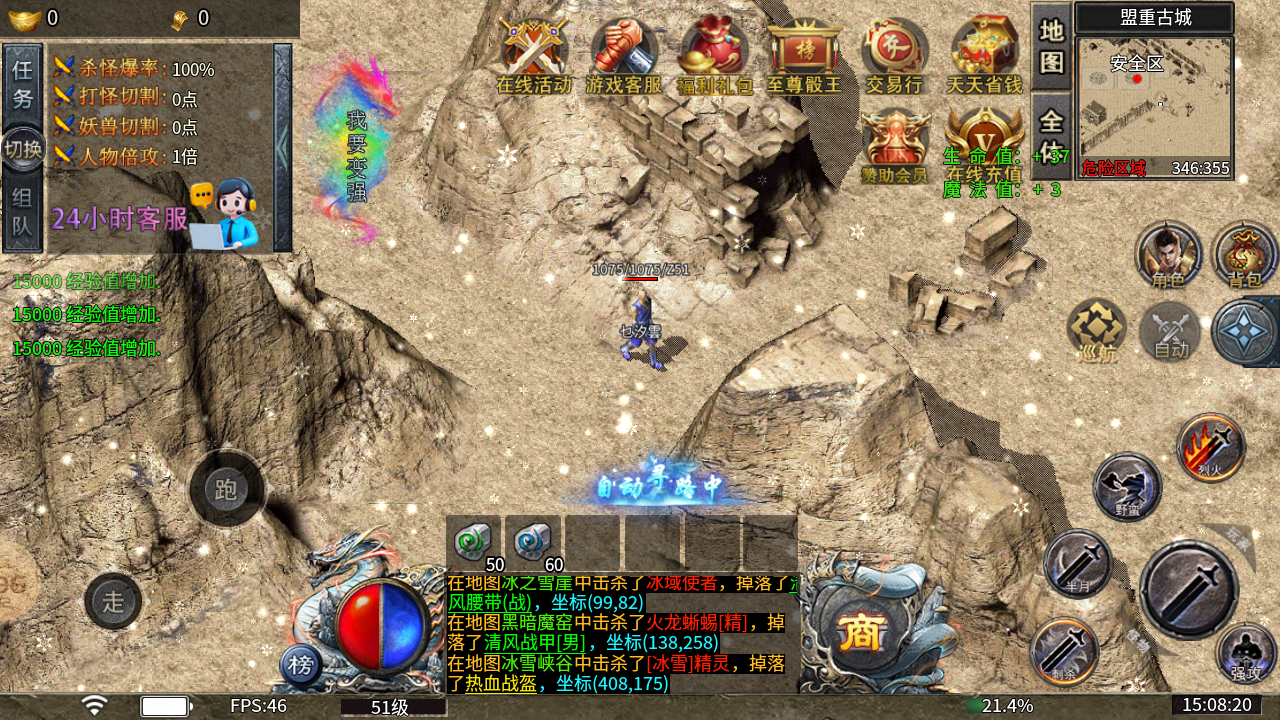Open the minimap of 盟重古城

[x=1155, y=107]
